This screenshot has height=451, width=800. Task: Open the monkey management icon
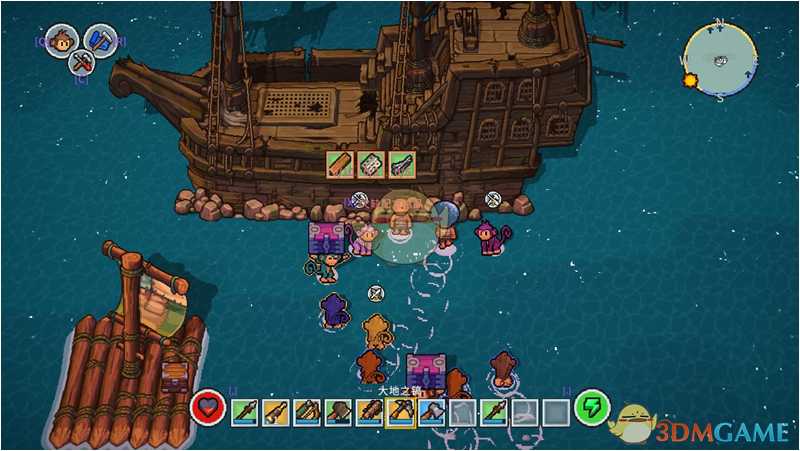(x=62, y=41)
